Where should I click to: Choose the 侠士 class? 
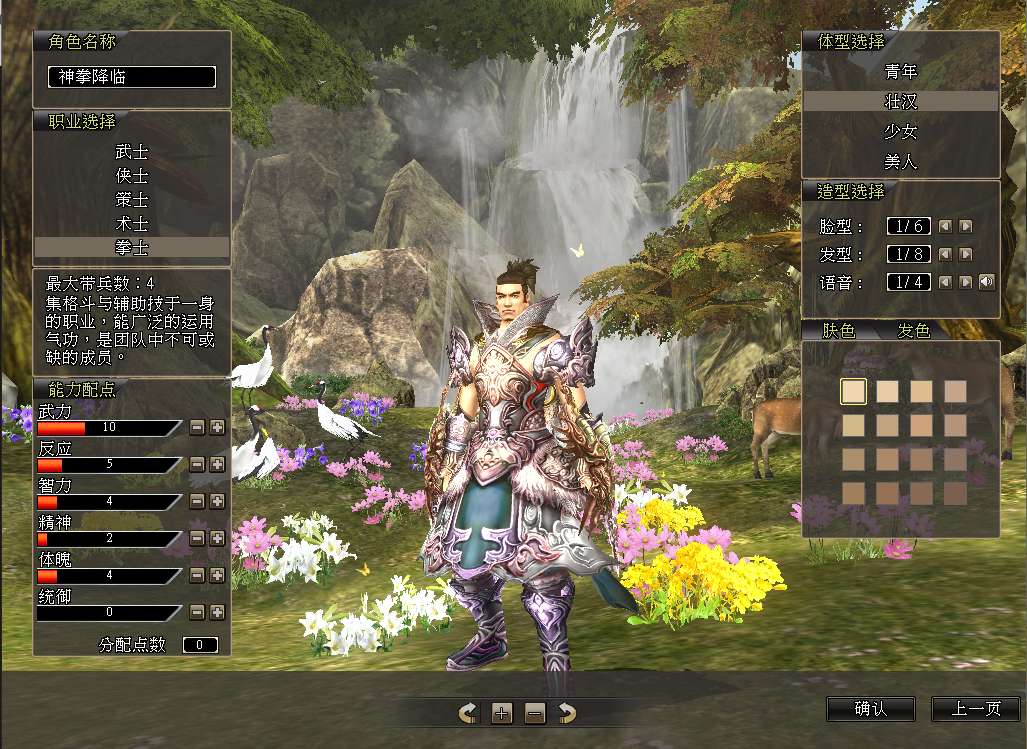(x=132, y=176)
